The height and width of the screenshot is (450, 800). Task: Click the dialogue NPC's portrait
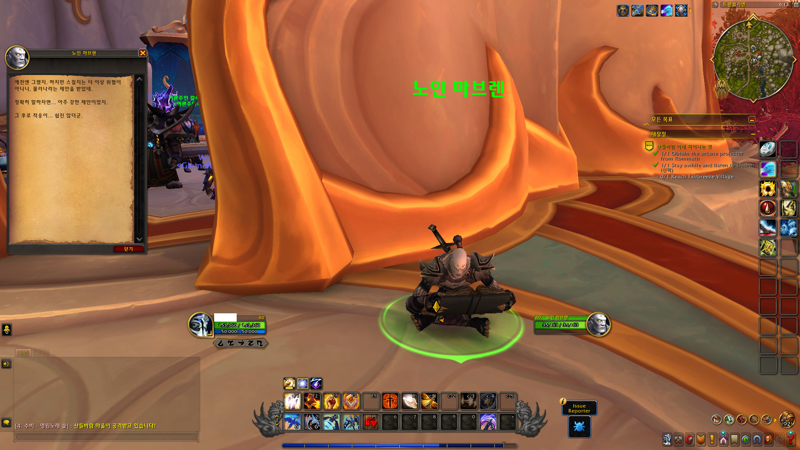point(17,58)
